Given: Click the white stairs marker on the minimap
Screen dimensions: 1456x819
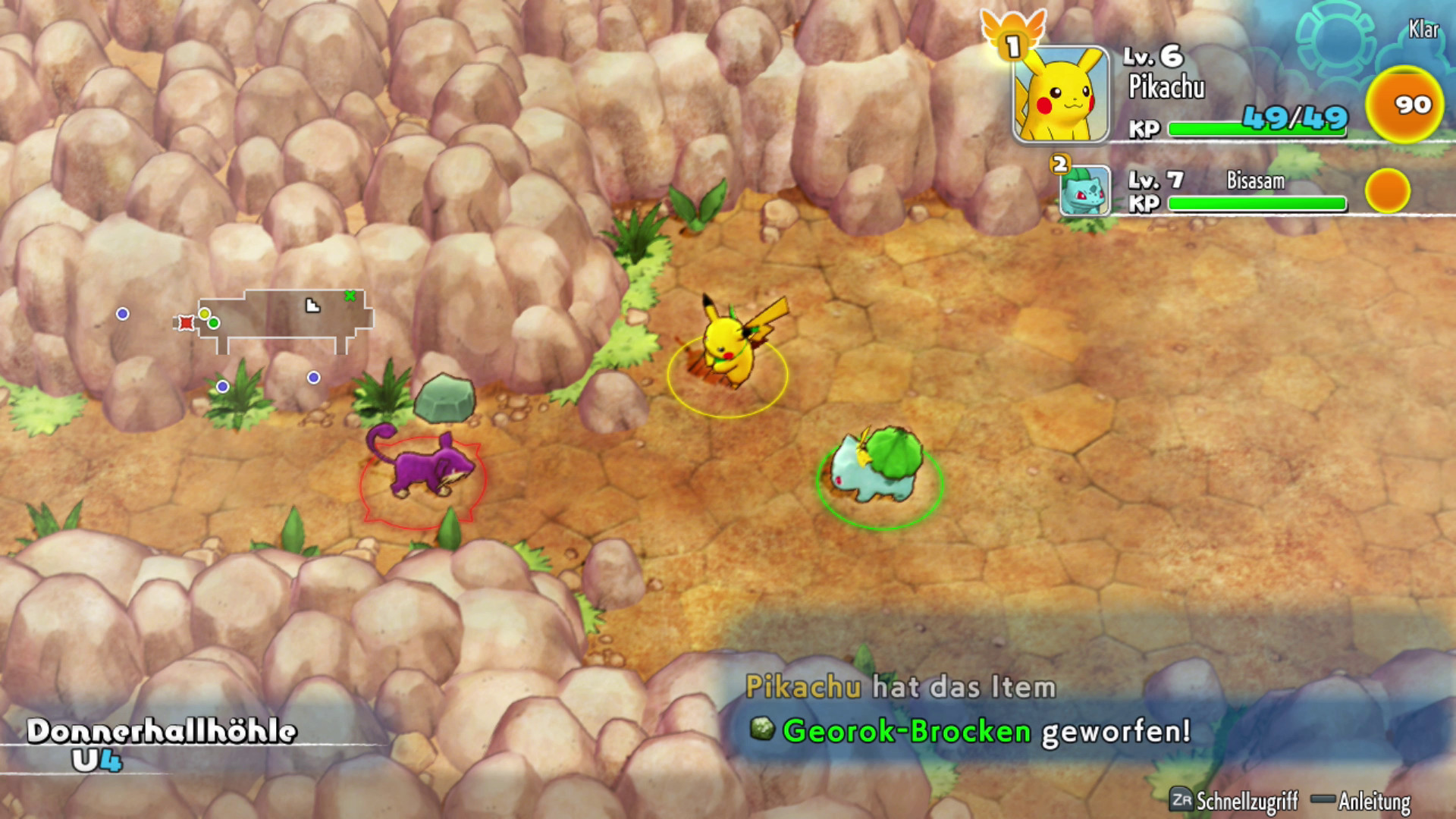Looking at the screenshot, I should (x=312, y=306).
